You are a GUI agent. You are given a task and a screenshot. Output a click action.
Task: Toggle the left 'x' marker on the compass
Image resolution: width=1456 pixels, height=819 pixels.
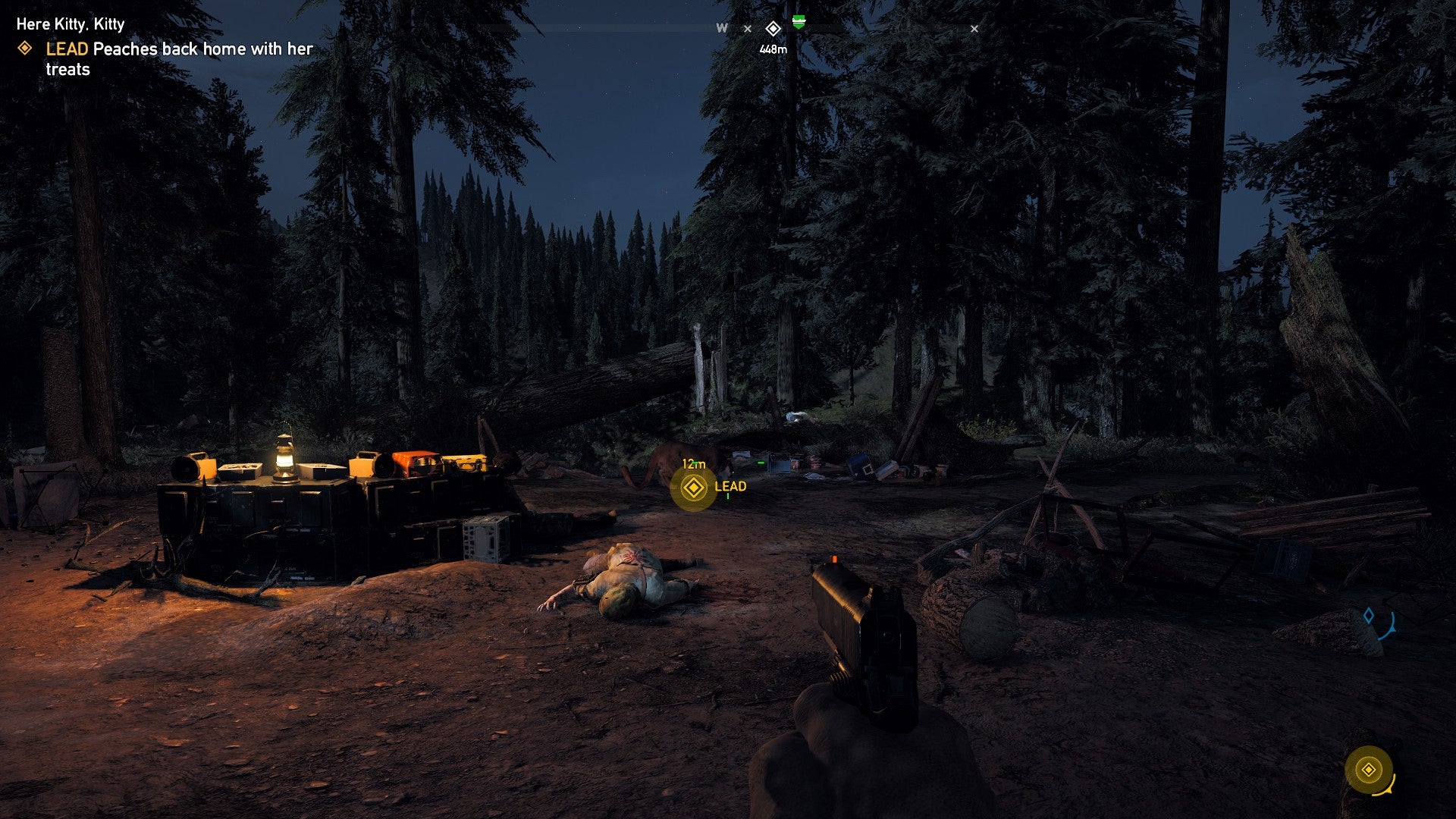[x=749, y=29]
